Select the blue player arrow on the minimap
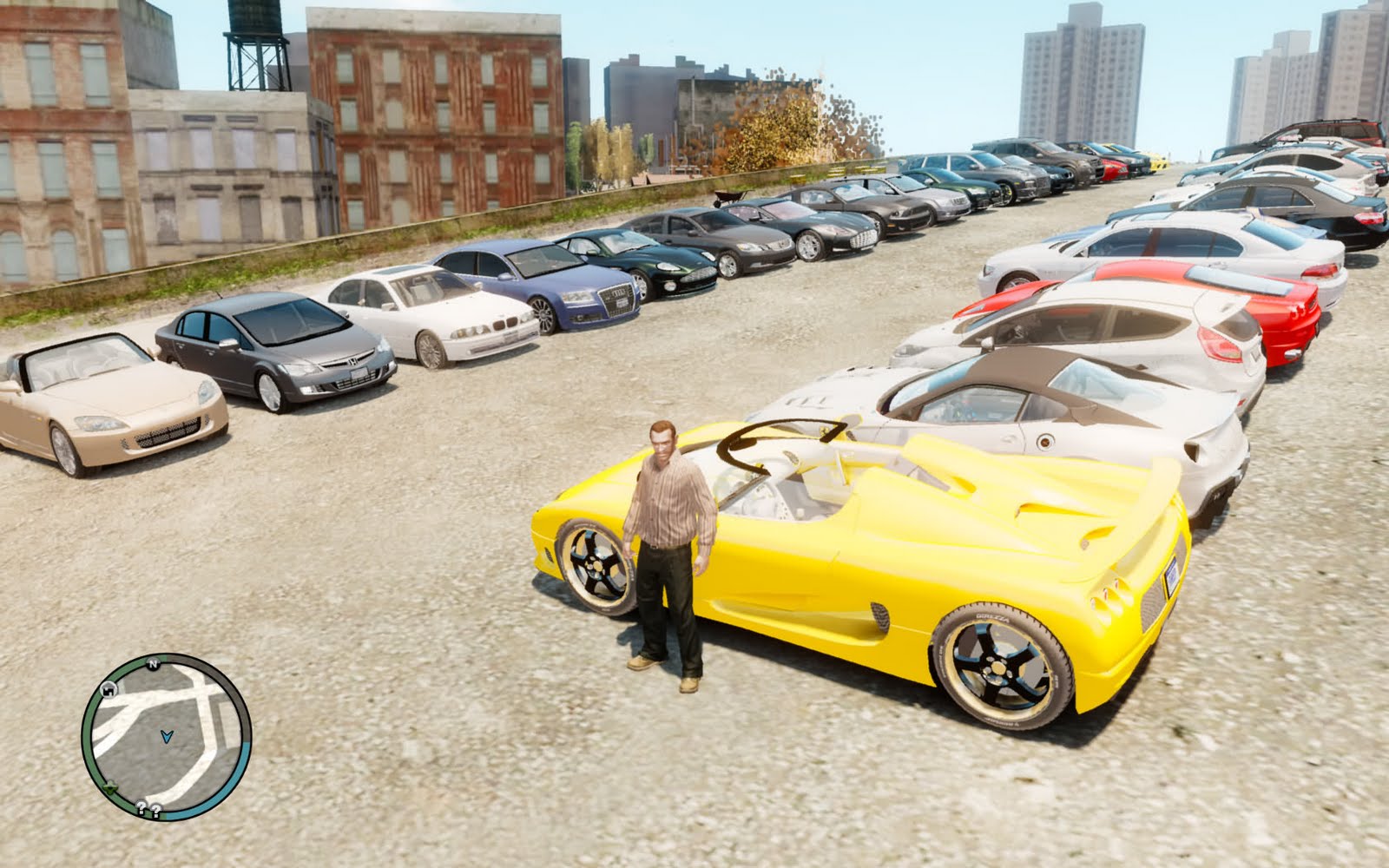 tap(166, 737)
